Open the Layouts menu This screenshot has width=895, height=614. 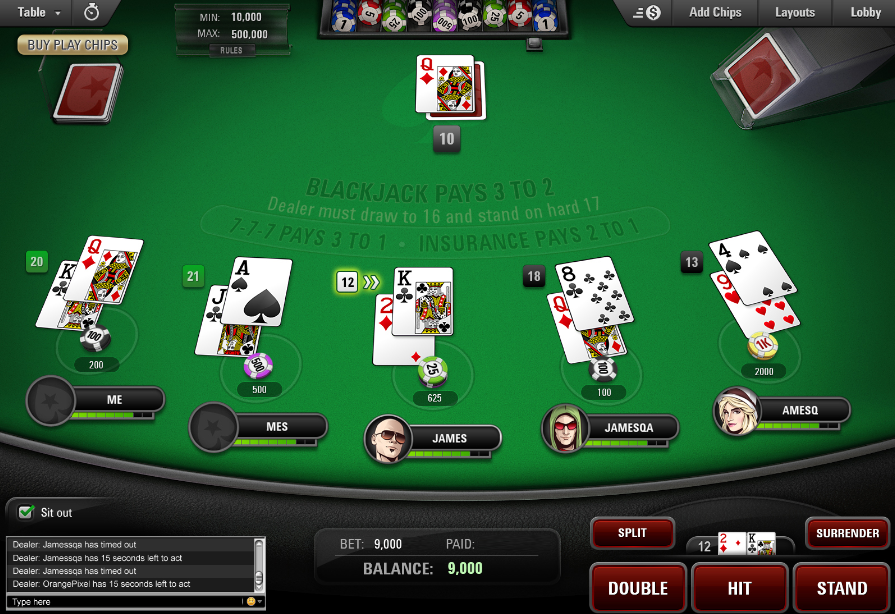pos(795,13)
